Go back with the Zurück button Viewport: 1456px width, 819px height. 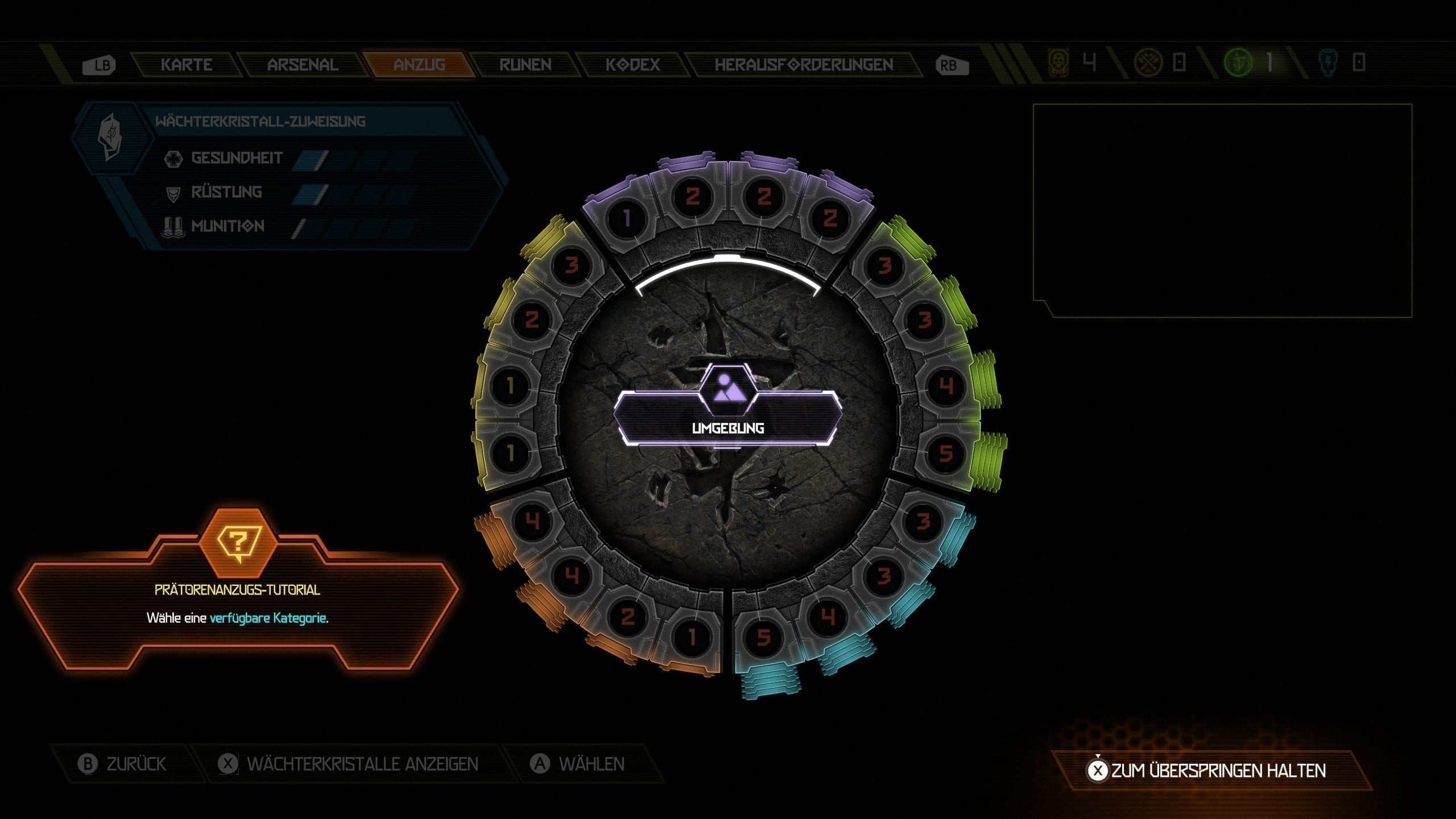[x=123, y=764]
